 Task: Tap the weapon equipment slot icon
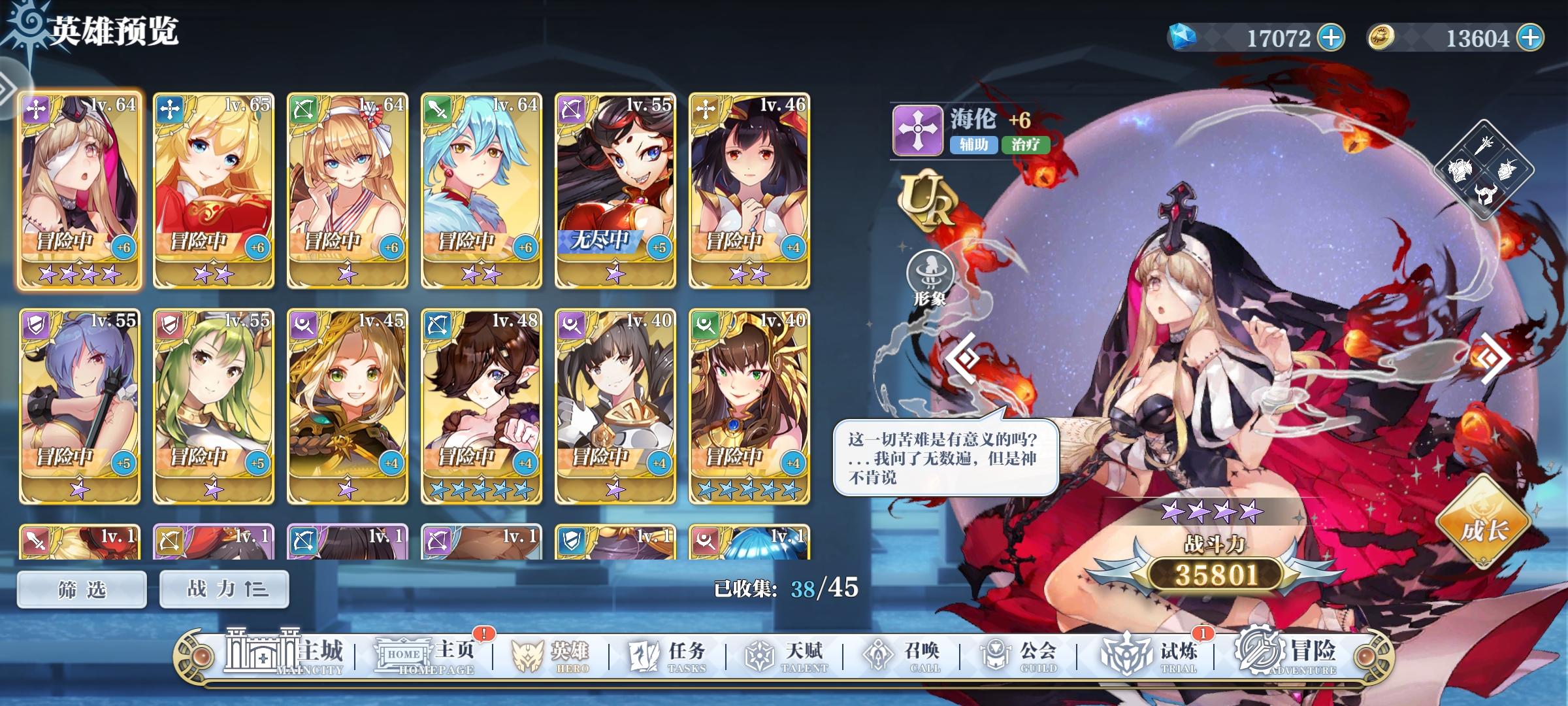(x=1484, y=144)
